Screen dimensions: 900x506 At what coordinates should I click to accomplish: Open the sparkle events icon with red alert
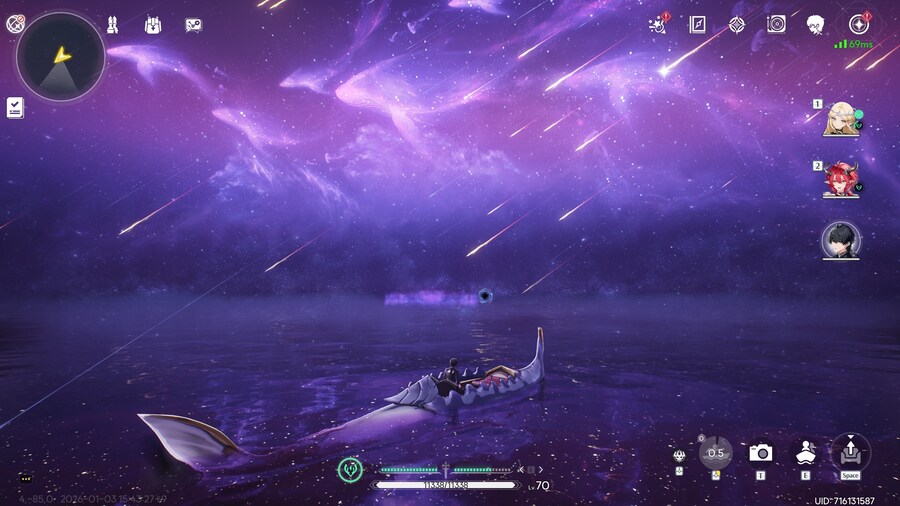coord(658,24)
